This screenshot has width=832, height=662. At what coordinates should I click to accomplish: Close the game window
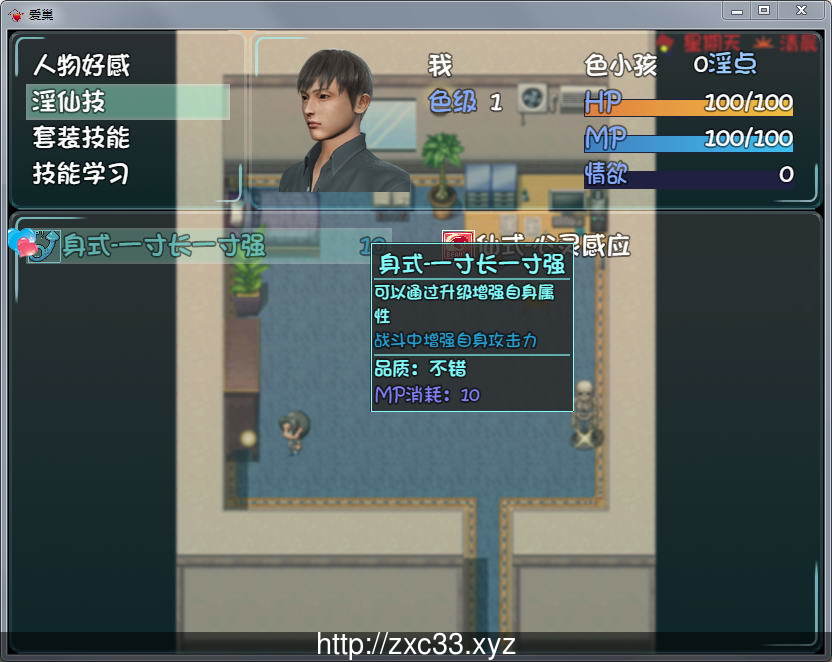800,10
